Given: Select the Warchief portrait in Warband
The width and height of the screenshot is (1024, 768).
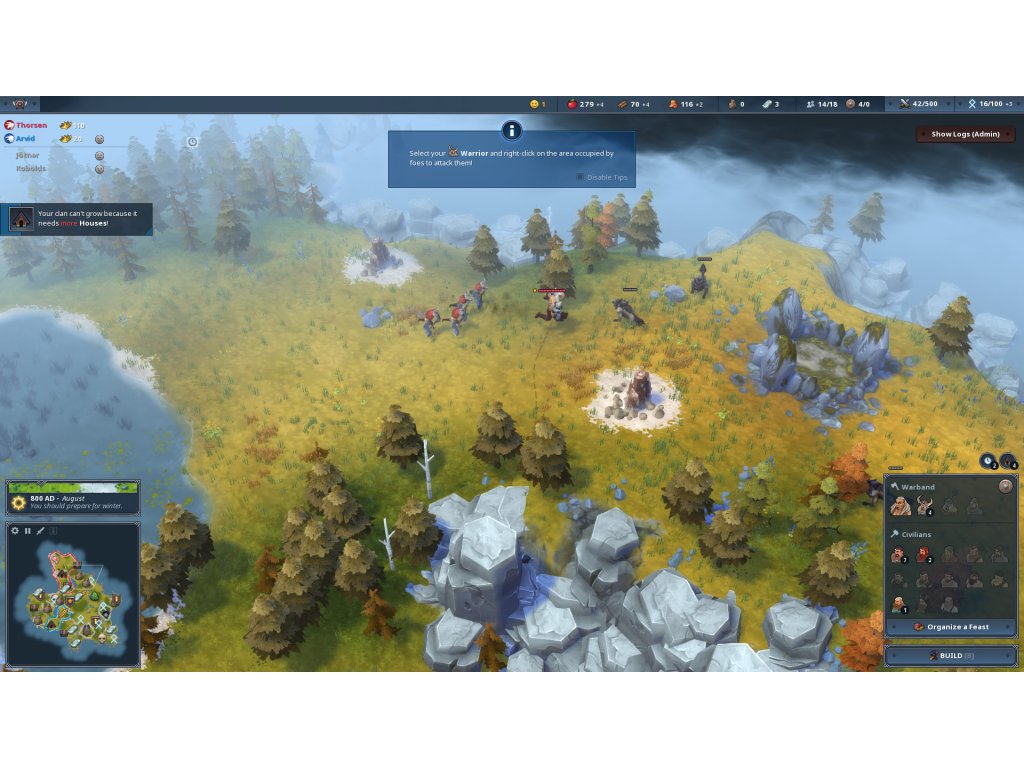Looking at the screenshot, I should pyautogui.click(x=899, y=507).
